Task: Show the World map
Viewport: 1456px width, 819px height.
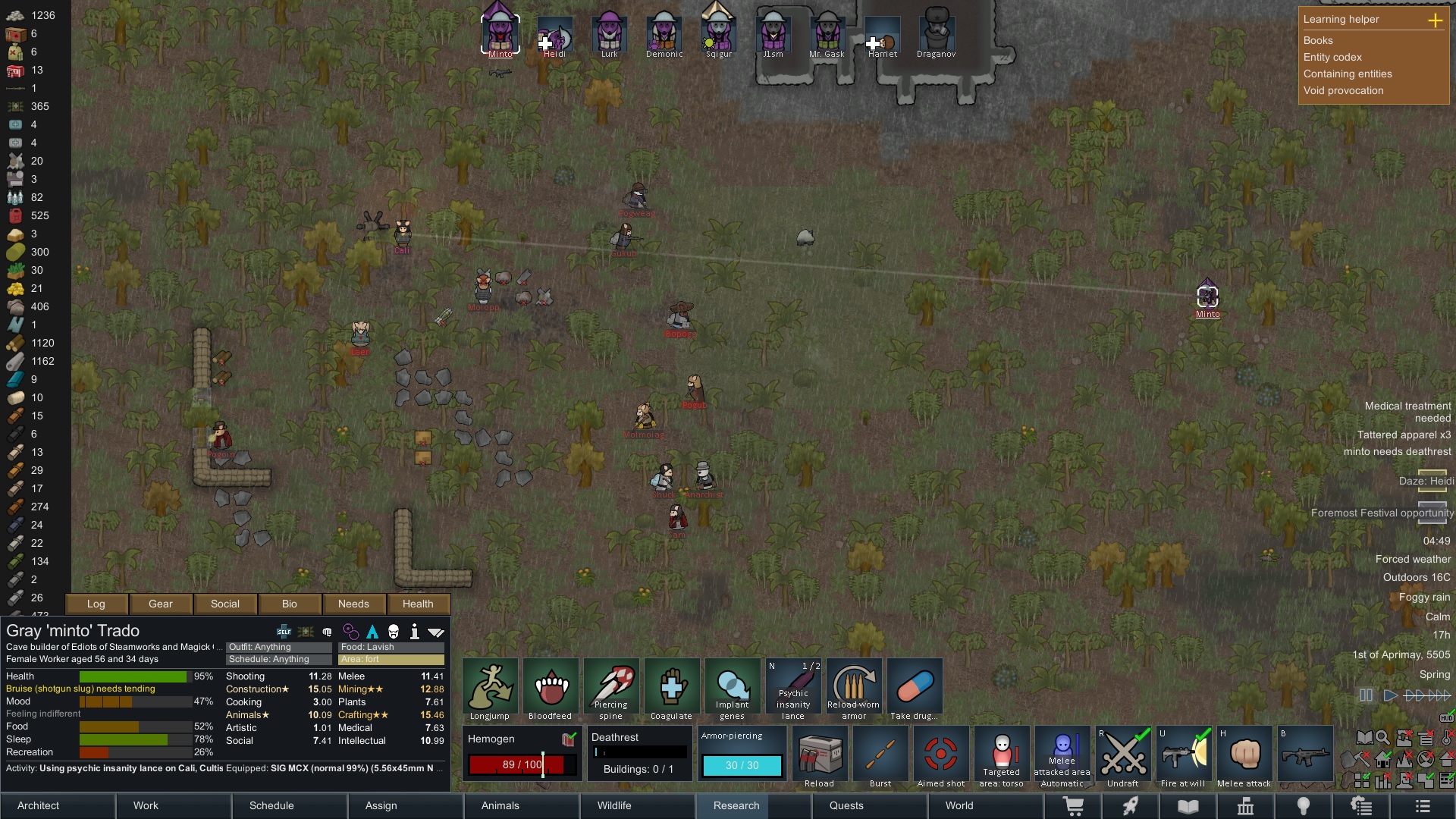Action: [x=959, y=805]
